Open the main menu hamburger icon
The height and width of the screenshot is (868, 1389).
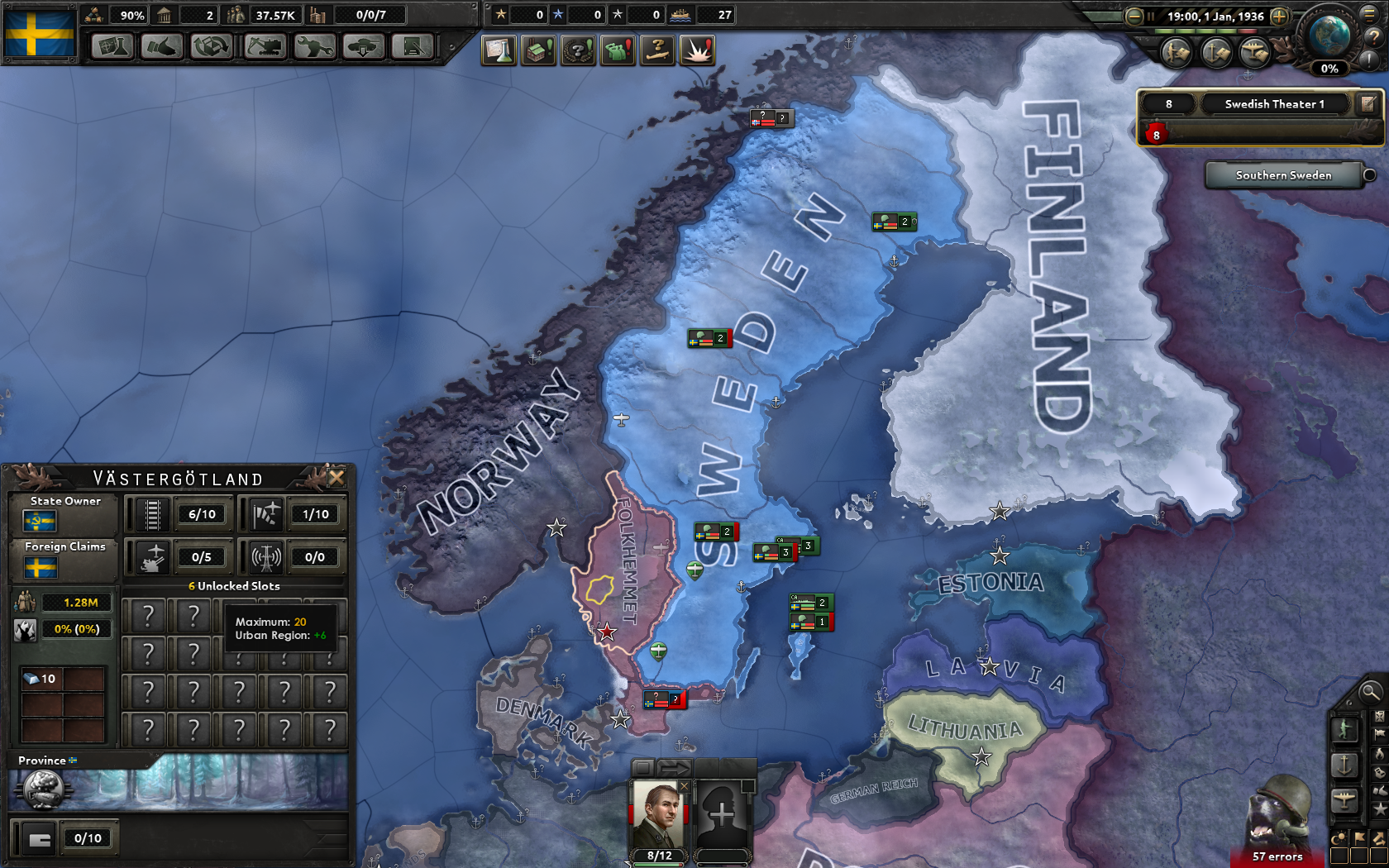pos(1370,16)
